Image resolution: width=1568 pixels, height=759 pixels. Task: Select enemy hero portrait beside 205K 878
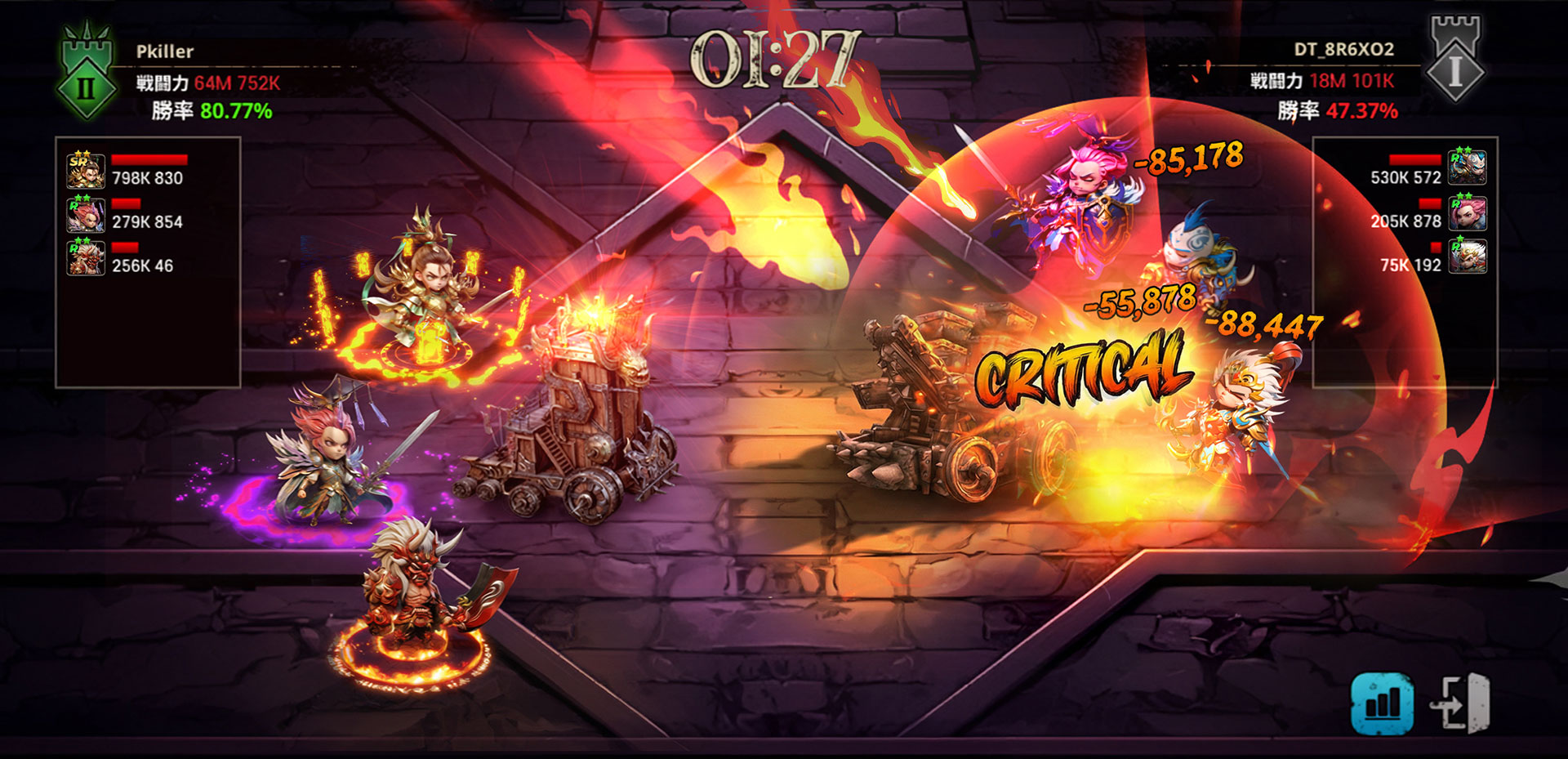pos(1467,212)
